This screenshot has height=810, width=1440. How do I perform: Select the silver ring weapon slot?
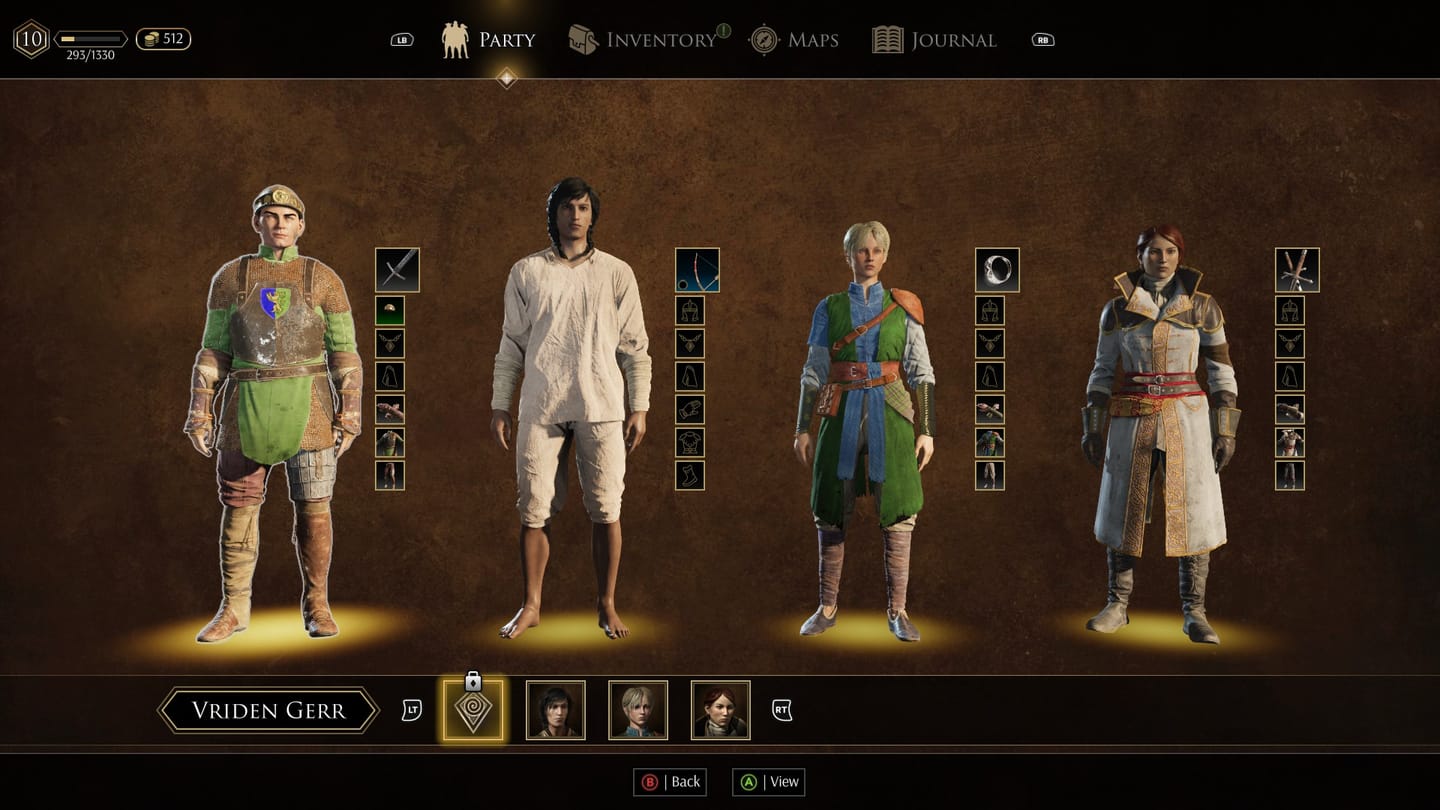click(x=997, y=270)
